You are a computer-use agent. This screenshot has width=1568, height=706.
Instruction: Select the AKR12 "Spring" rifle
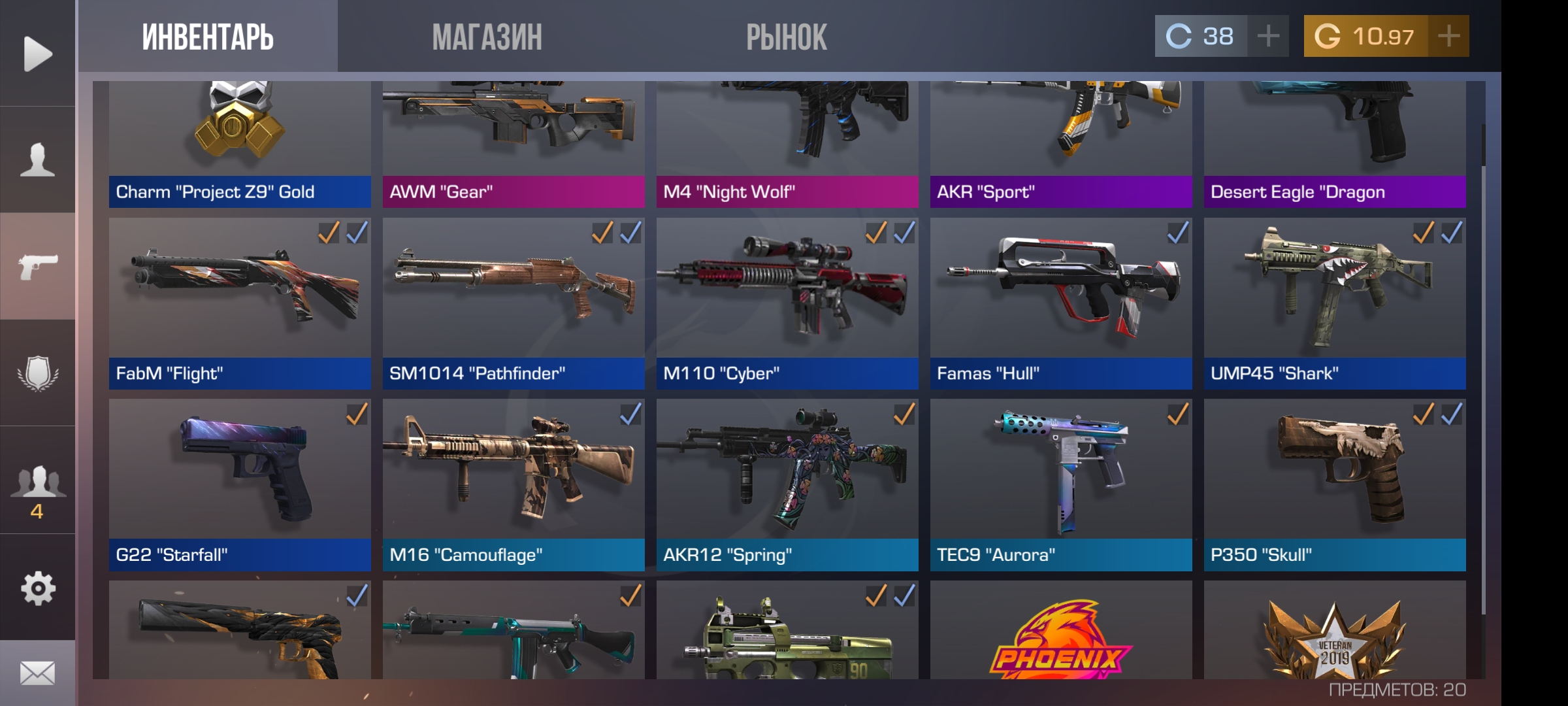pyautogui.click(x=787, y=484)
